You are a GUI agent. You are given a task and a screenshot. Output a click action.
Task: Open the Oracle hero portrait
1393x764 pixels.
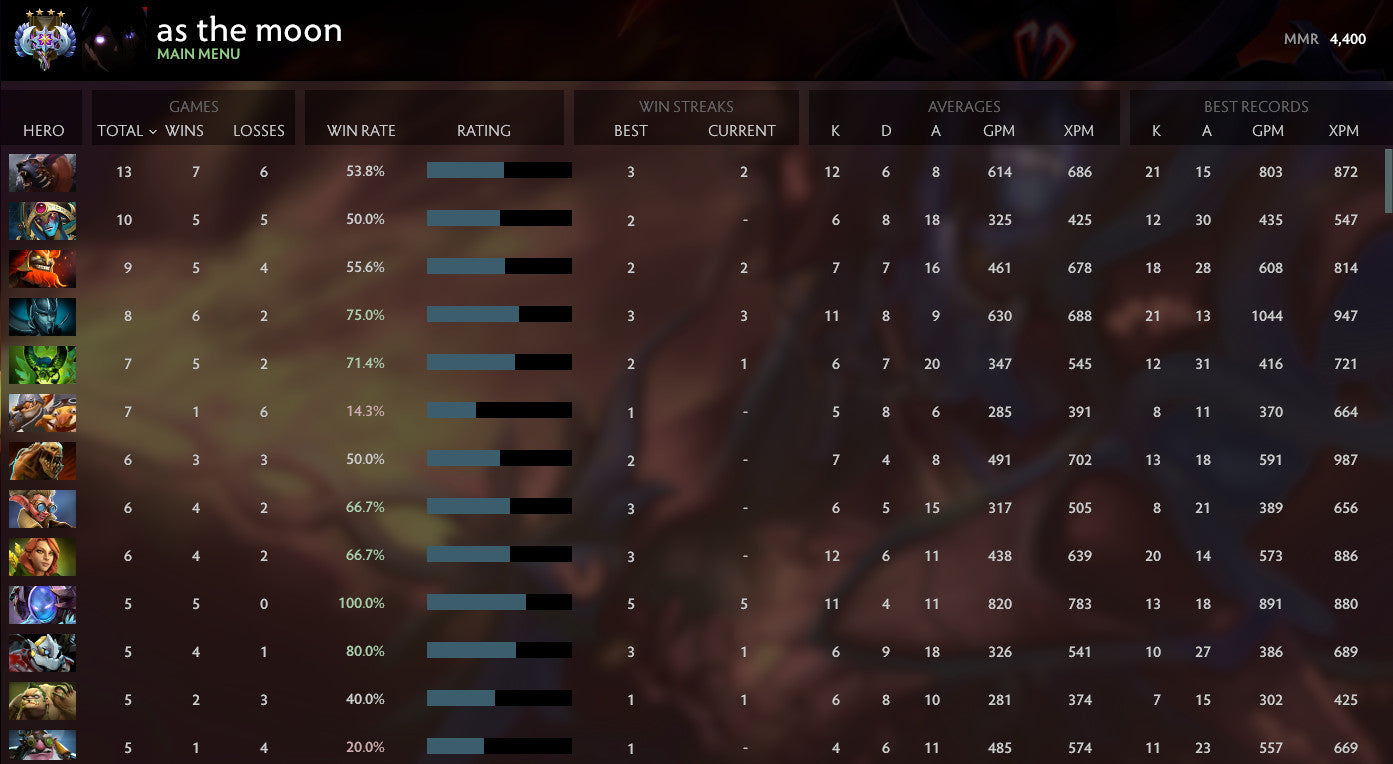tap(42, 220)
